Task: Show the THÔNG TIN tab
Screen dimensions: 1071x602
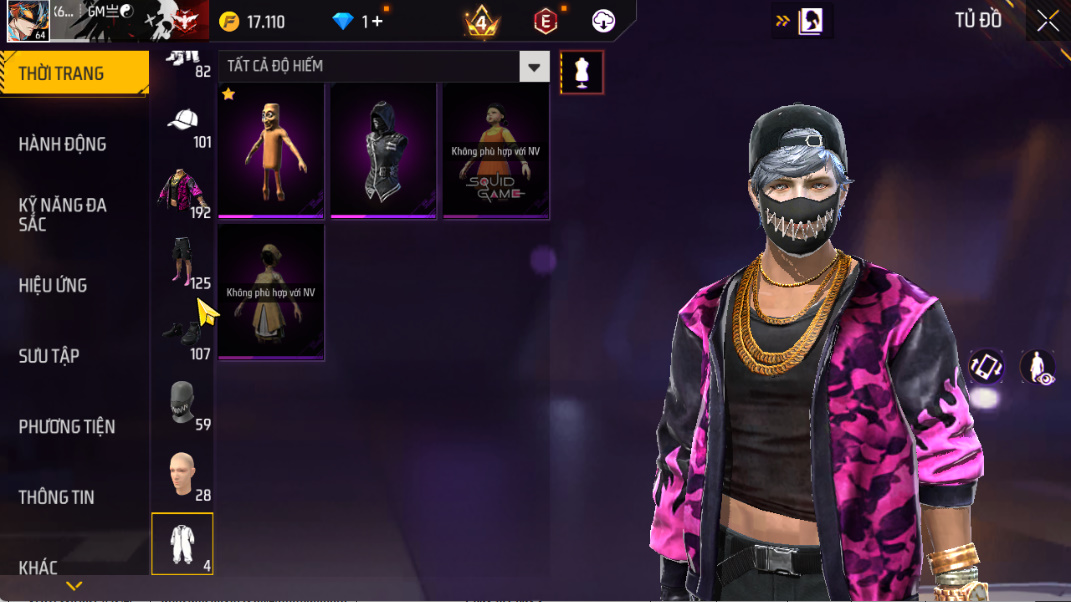Action: (56, 497)
